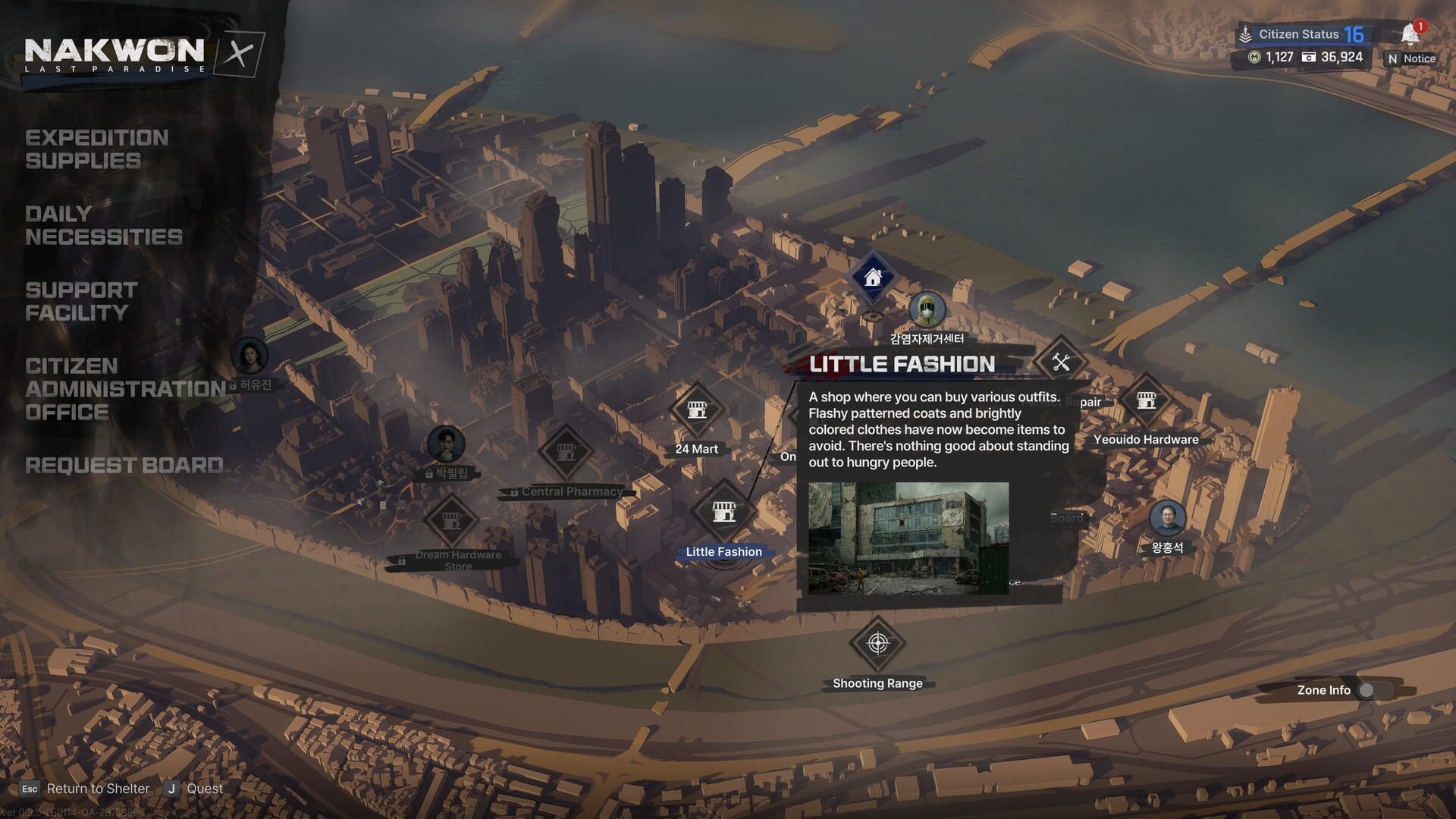Go to Citizen Administration Office
The image size is (1456, 819).
[x=125, y=389]
